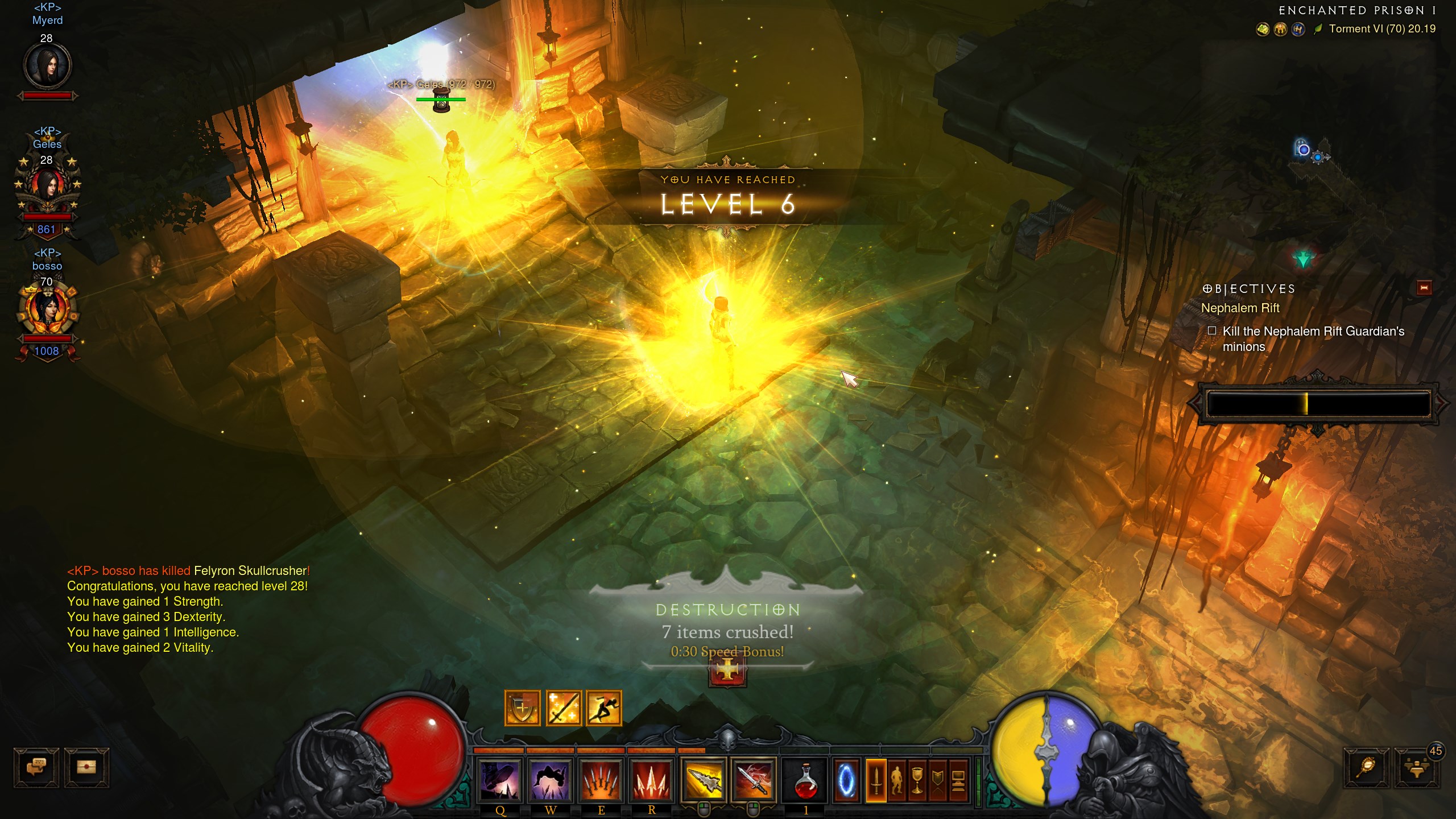Open a blue Town Portal

pos(846,780)
